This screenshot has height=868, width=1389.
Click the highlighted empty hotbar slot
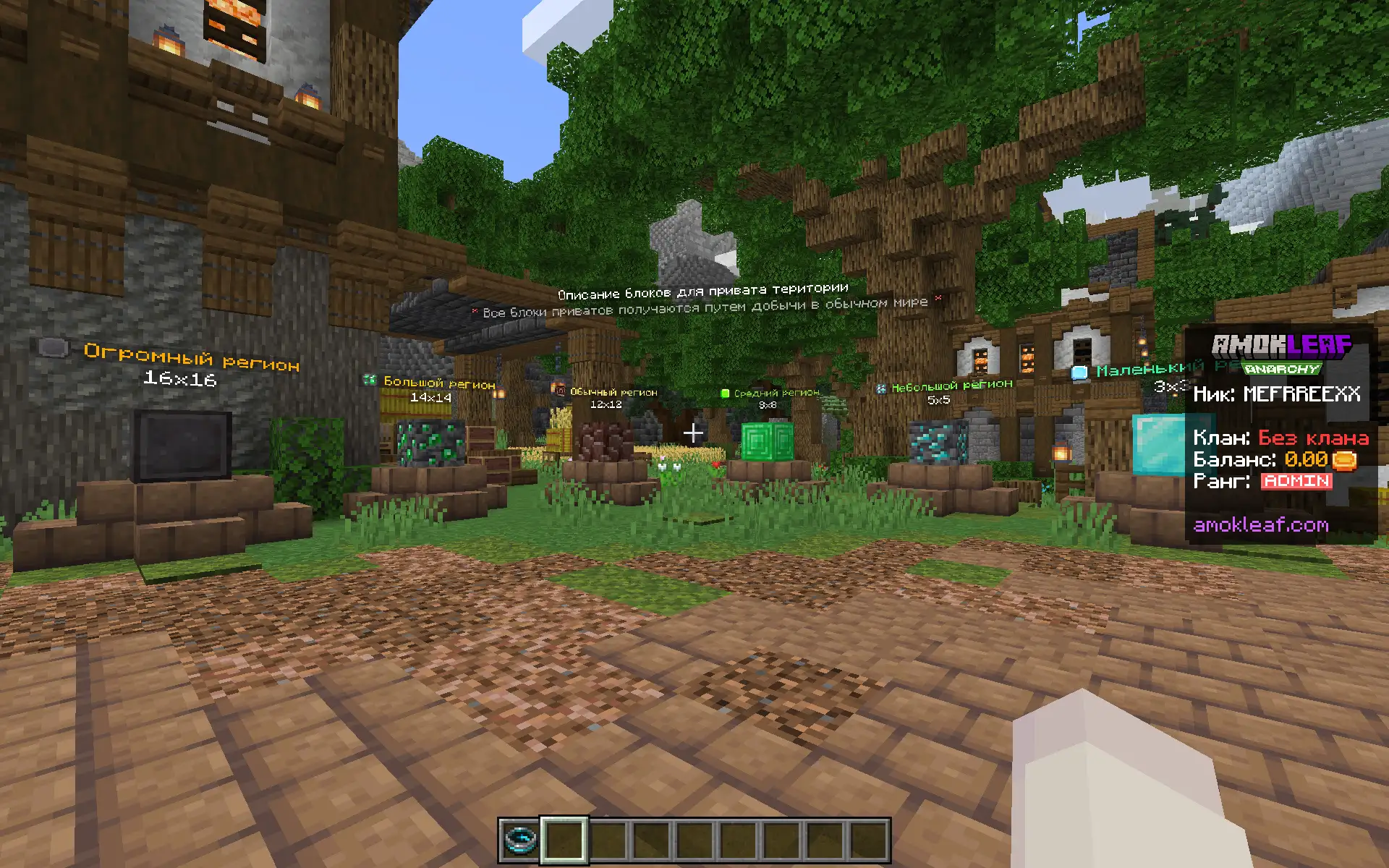[x=564, y=840]
